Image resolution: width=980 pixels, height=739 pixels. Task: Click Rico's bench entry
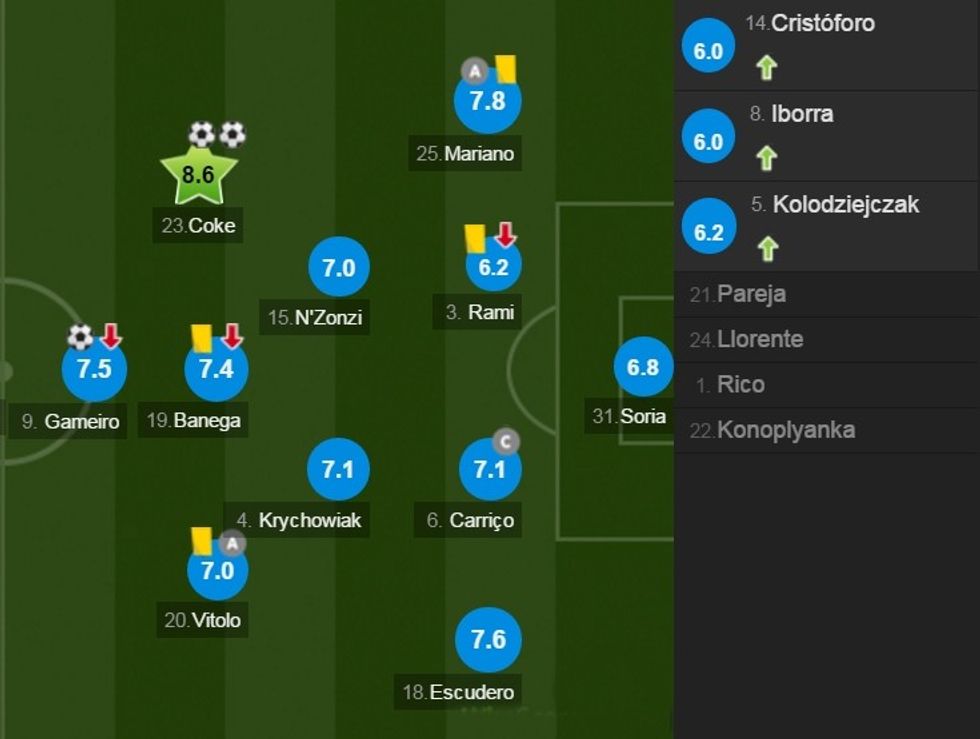click(826, 385)
